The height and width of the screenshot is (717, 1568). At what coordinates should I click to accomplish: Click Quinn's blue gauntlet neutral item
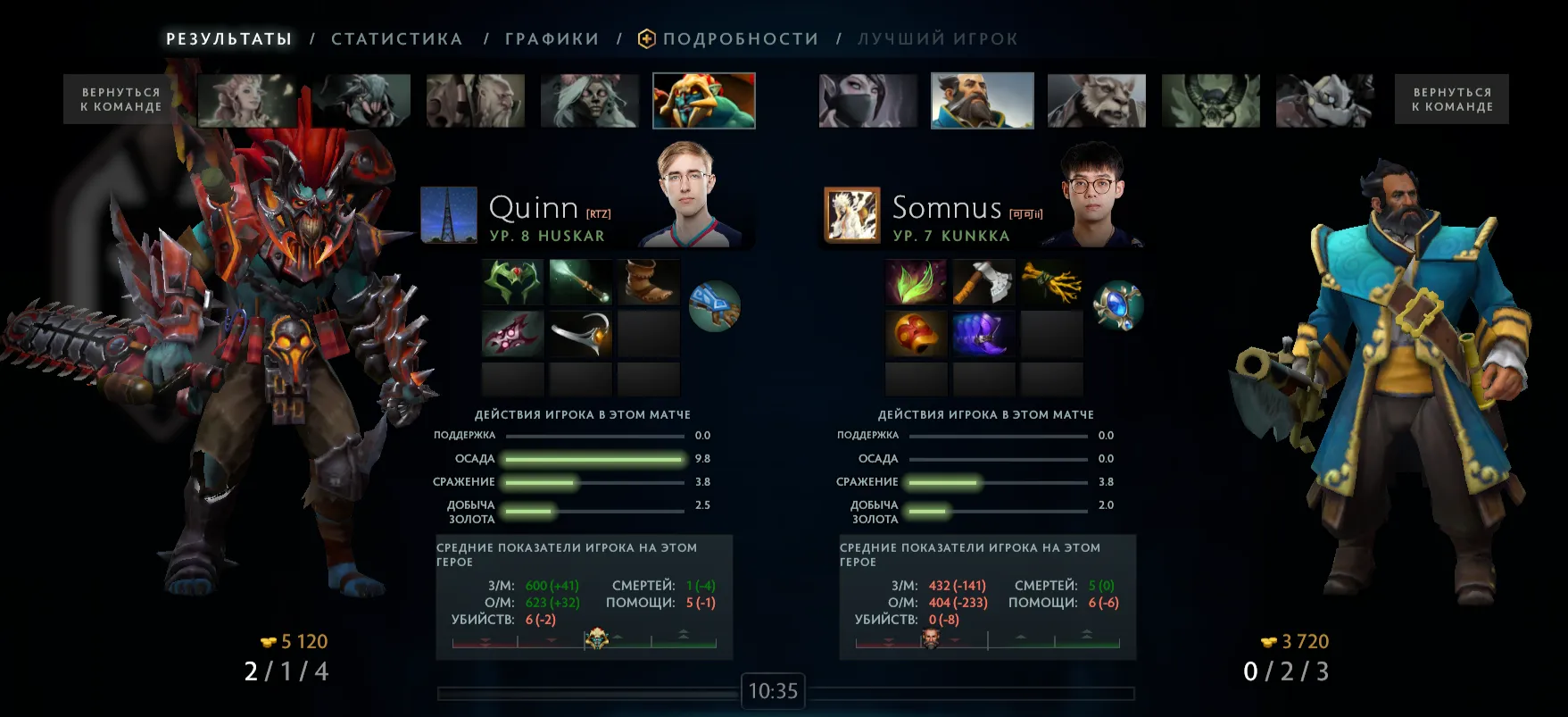[714, 306]
